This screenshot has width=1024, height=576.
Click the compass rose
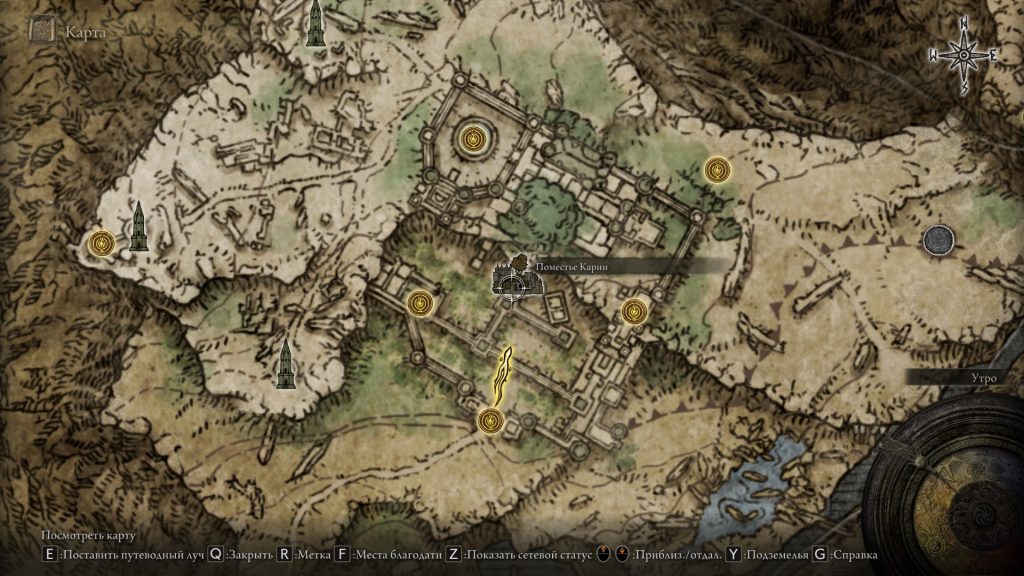965,57
